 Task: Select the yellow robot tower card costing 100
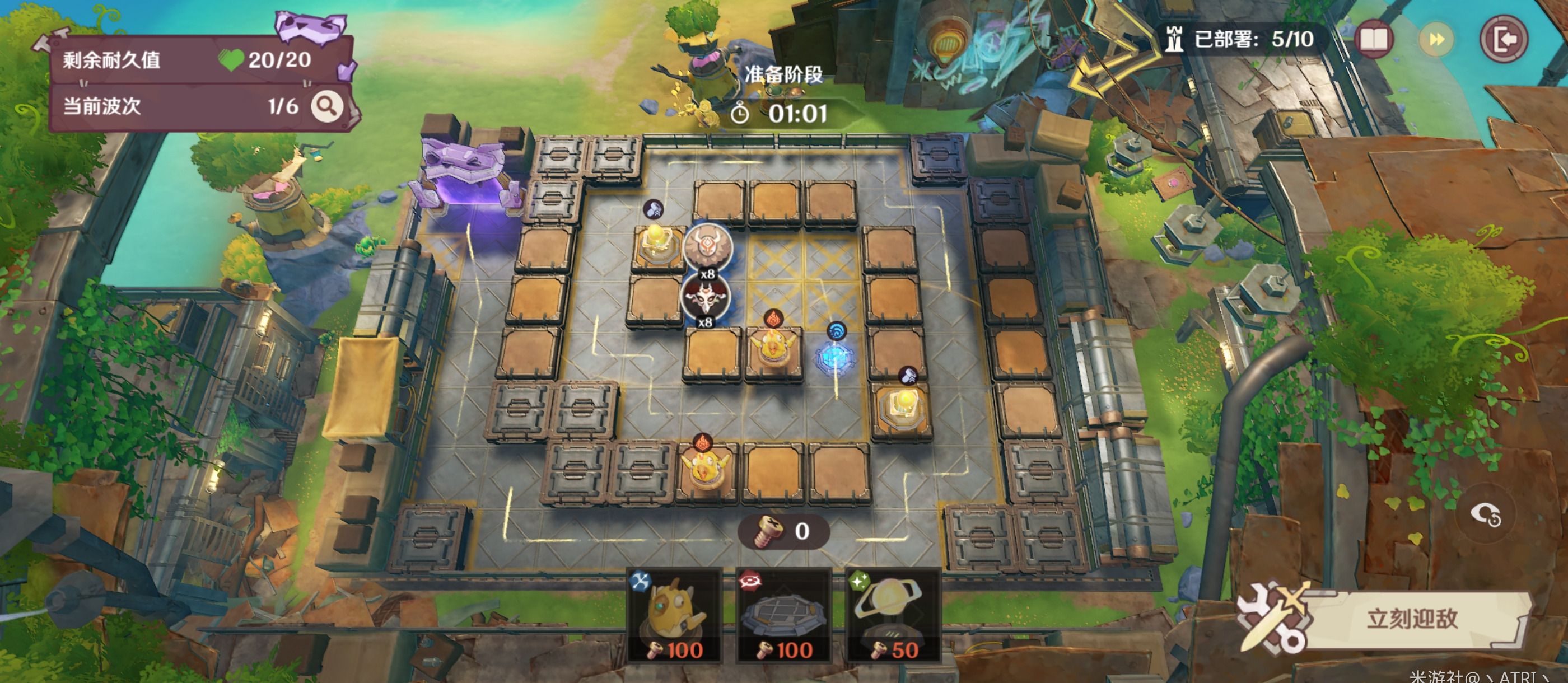tap(674, 615)
